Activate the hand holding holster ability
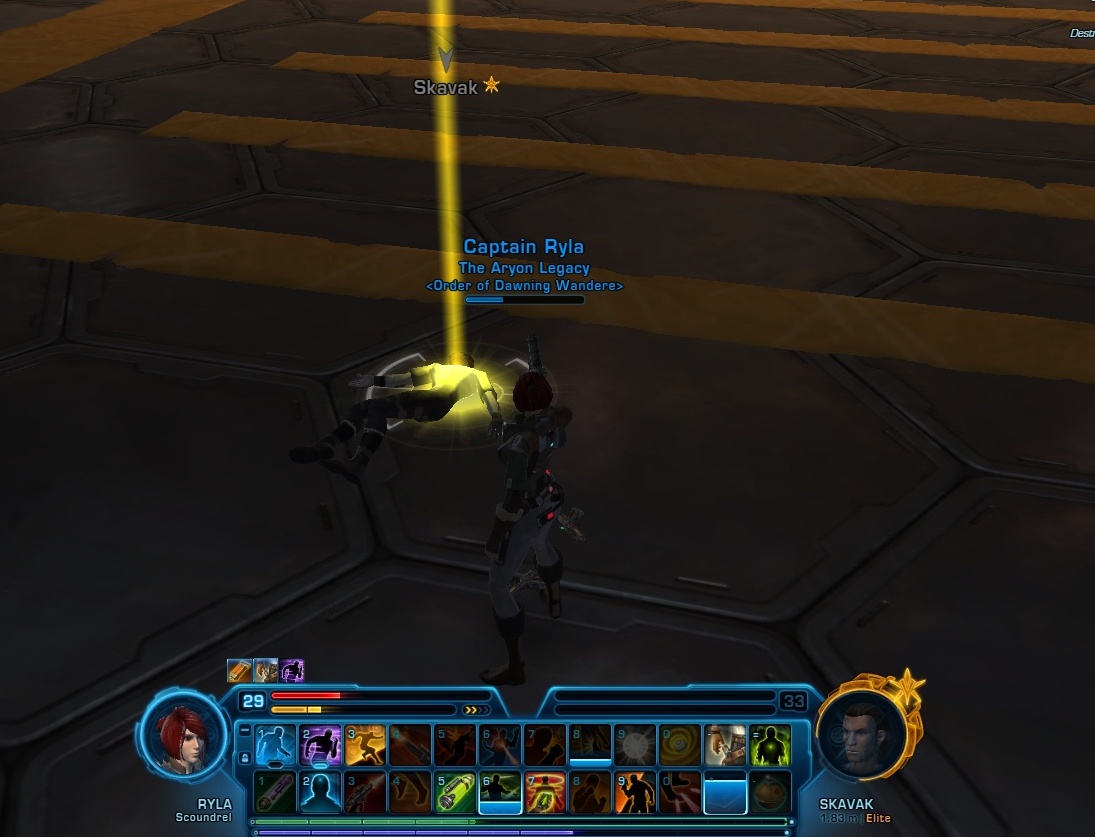This screenshot has height=837, width=1095. coord(725,745)
